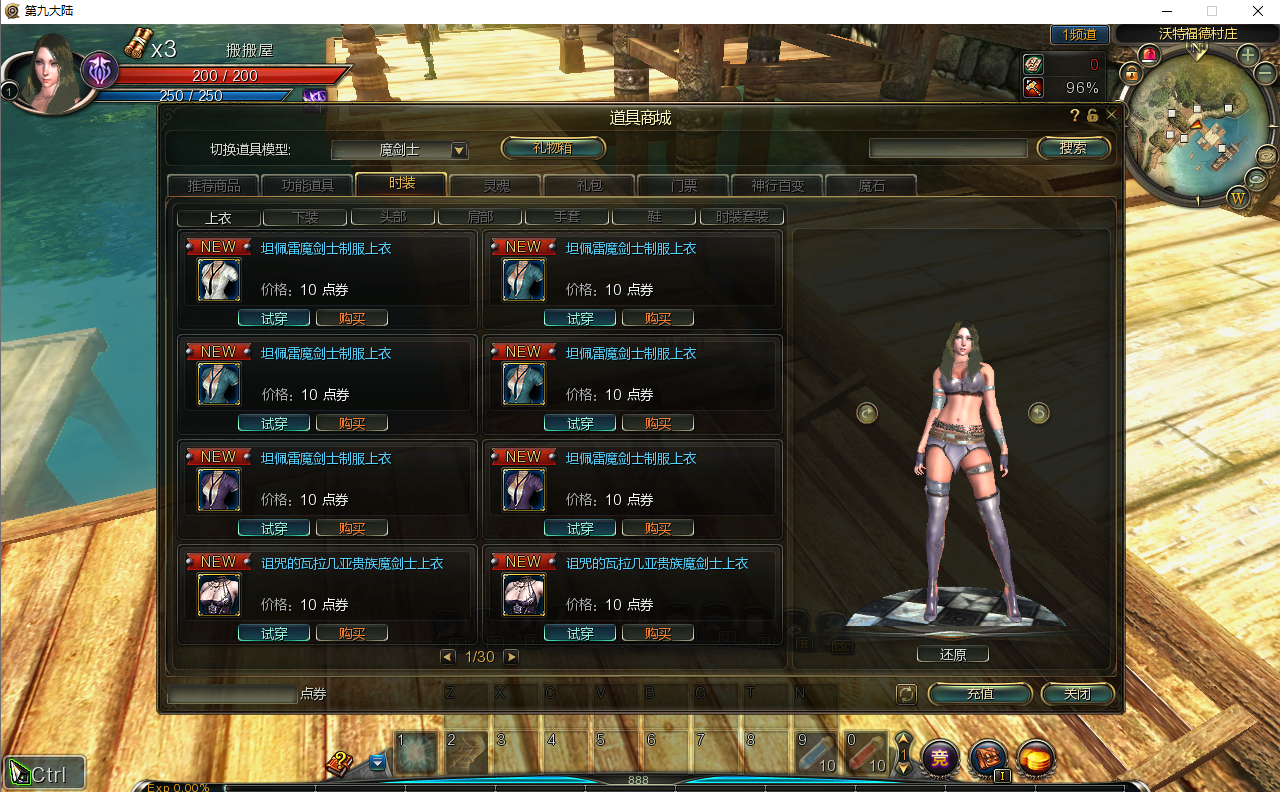Reset the preview with 还原 button
The width and height of the screenshot is (1280, 792).
point(953,655)
